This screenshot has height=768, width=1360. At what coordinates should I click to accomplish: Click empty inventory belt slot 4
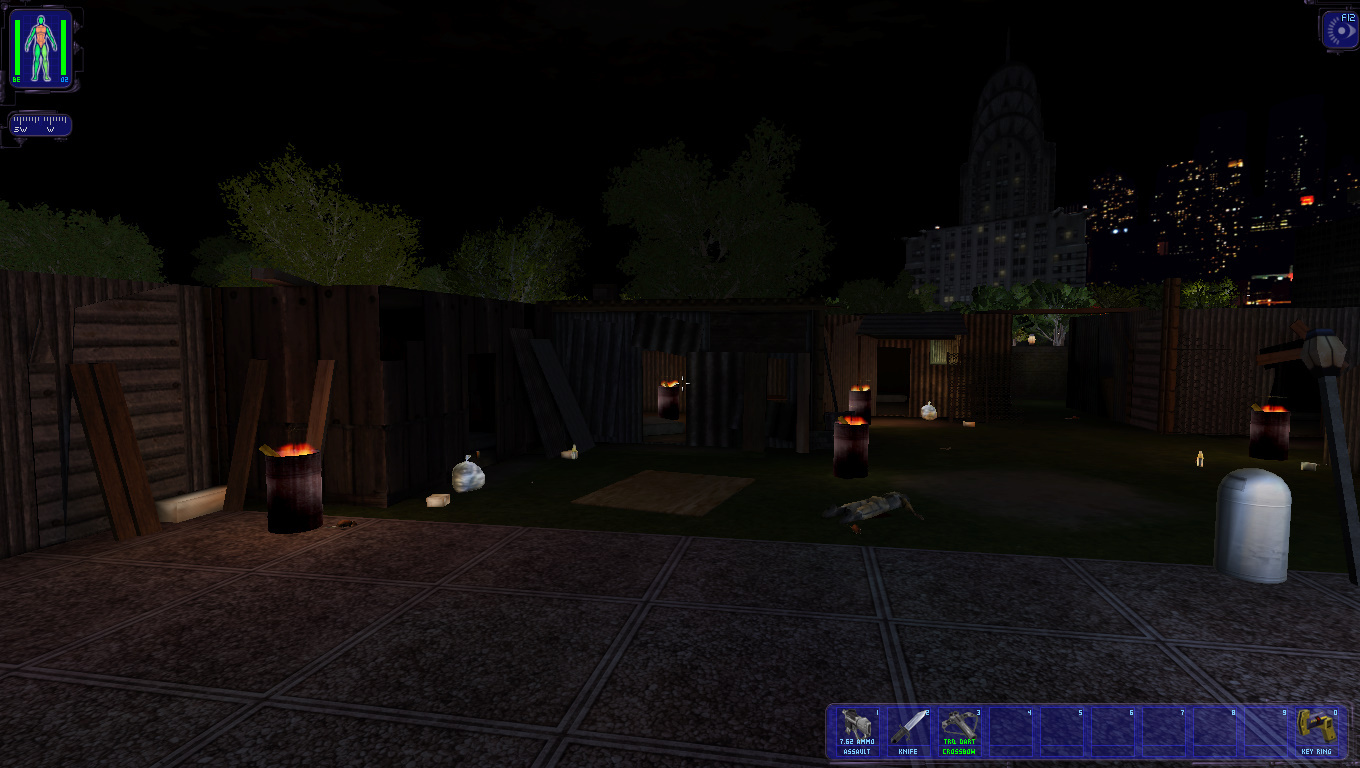(1010, 731)
